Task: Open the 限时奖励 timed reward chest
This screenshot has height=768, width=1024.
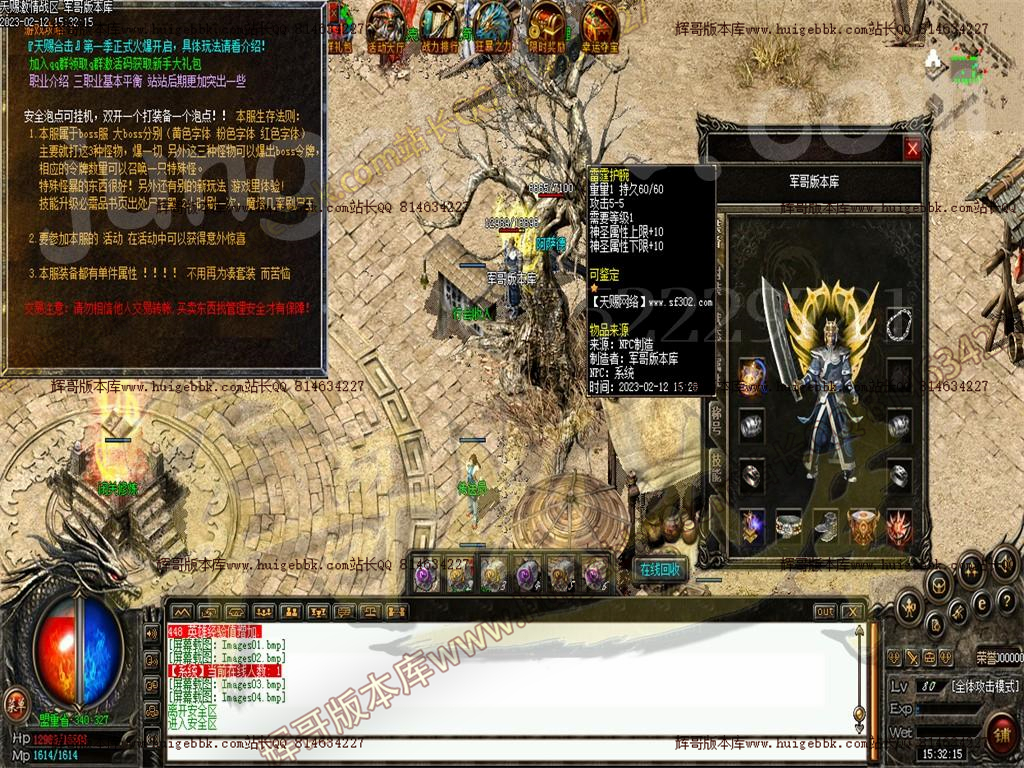Action: (x=545, y=27)
